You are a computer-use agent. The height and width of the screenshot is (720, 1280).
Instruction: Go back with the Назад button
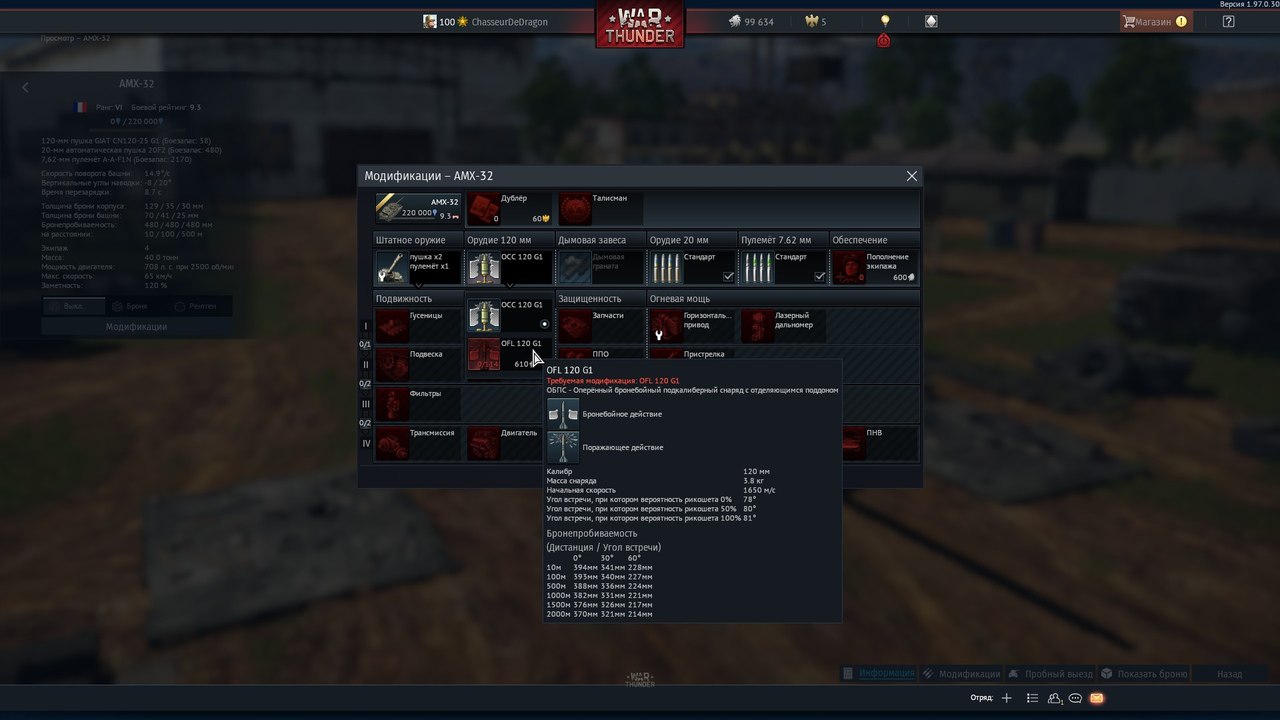tap(1229, 674)
